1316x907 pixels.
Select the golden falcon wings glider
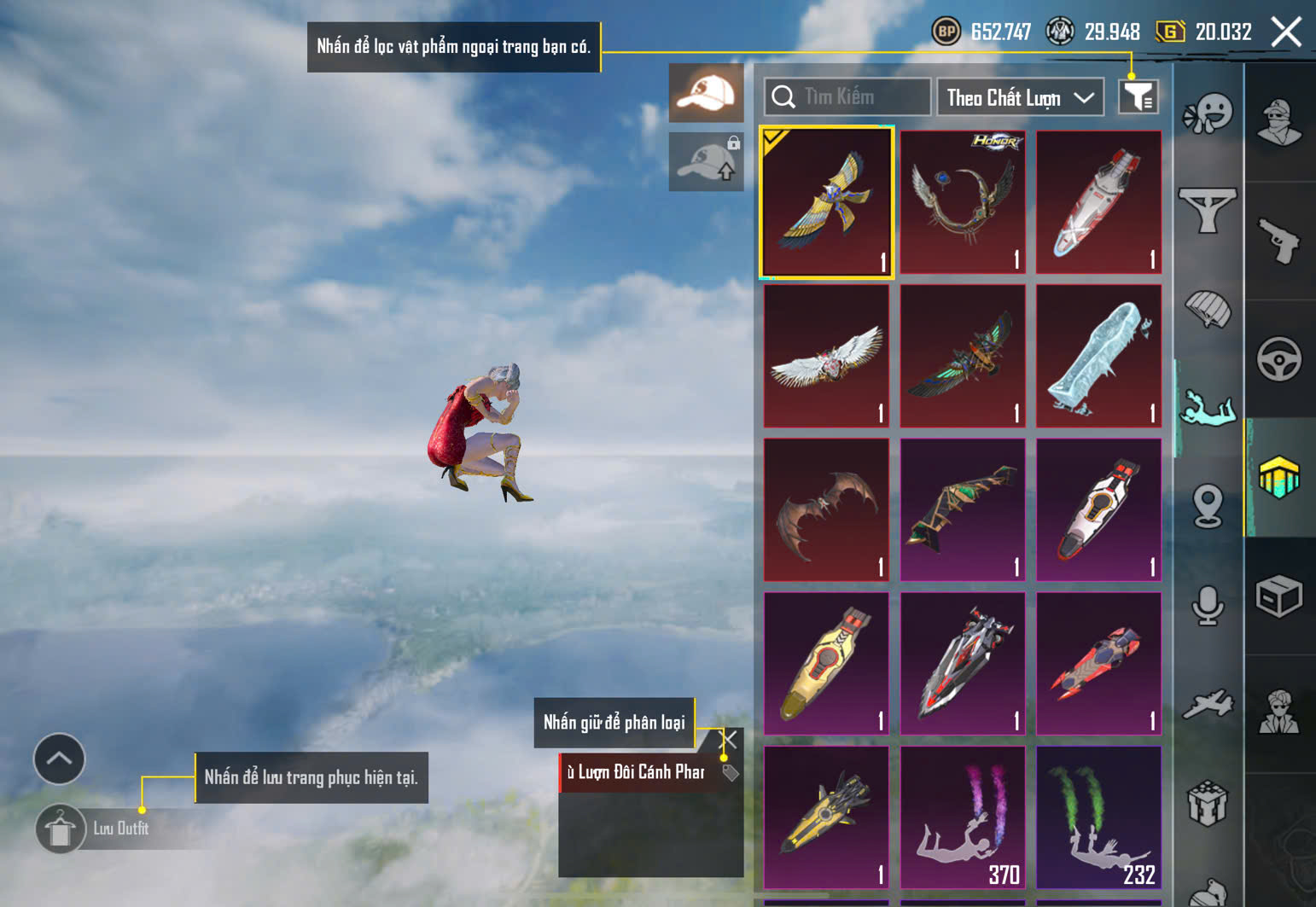[826, 202]
